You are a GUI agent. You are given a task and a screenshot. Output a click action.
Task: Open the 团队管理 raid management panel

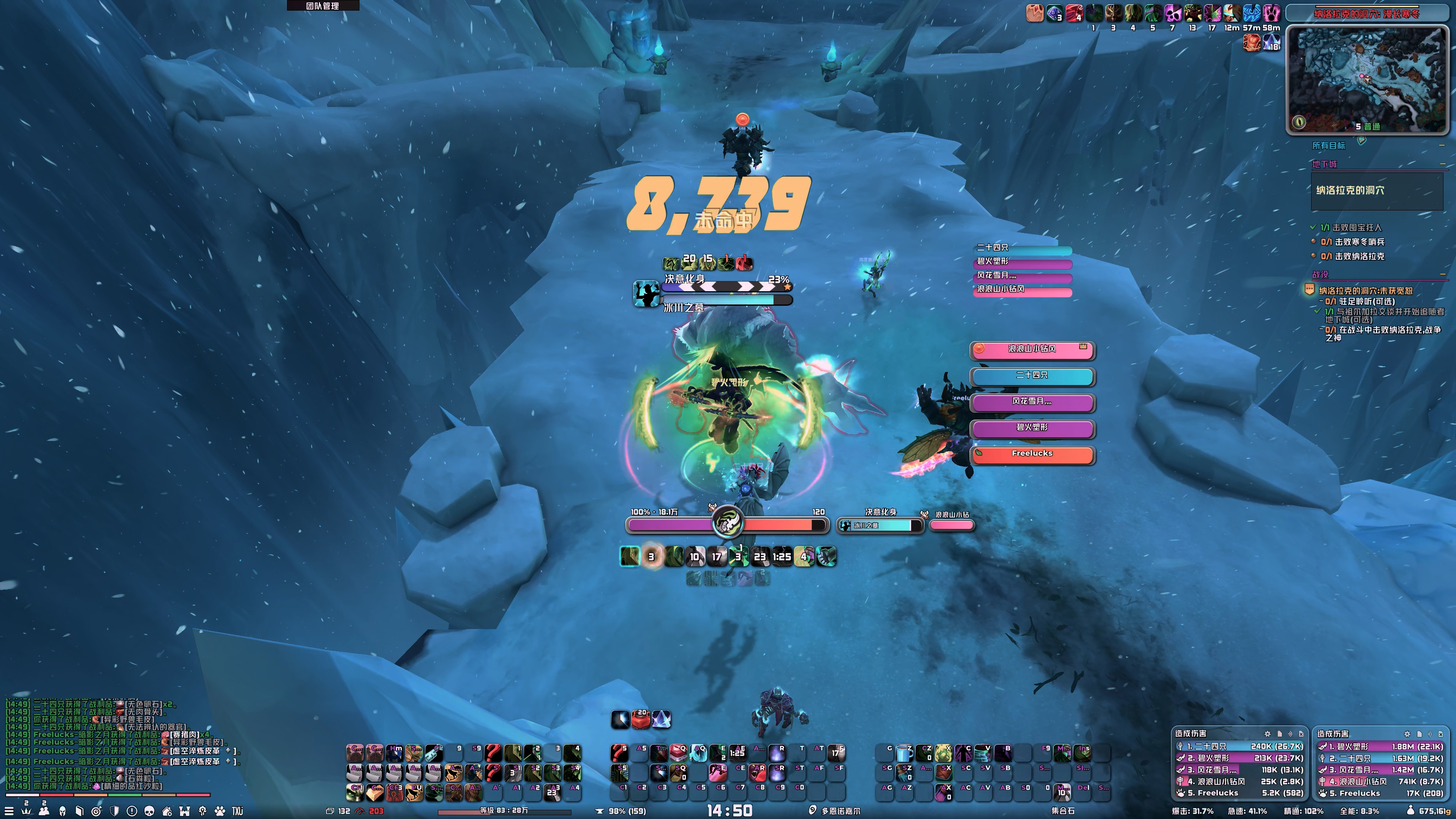[323, 6]
